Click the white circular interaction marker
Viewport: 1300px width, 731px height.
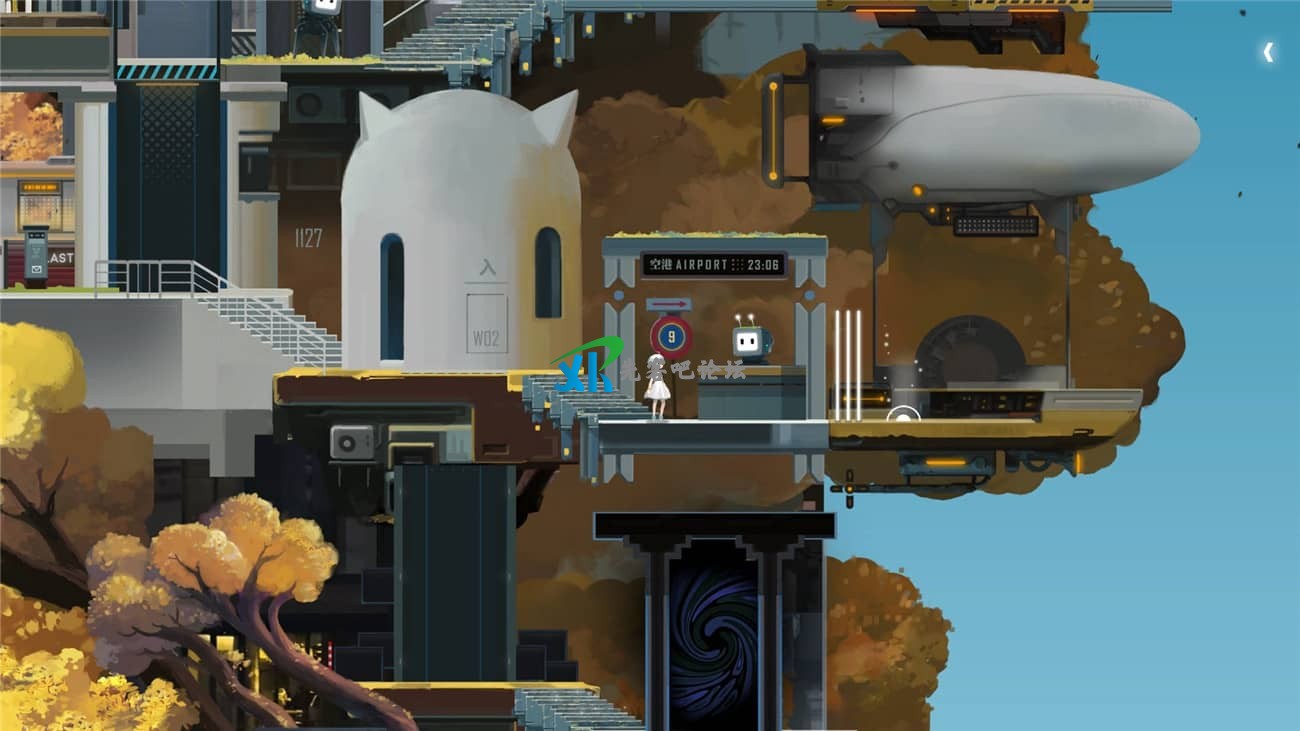[902, 417]
